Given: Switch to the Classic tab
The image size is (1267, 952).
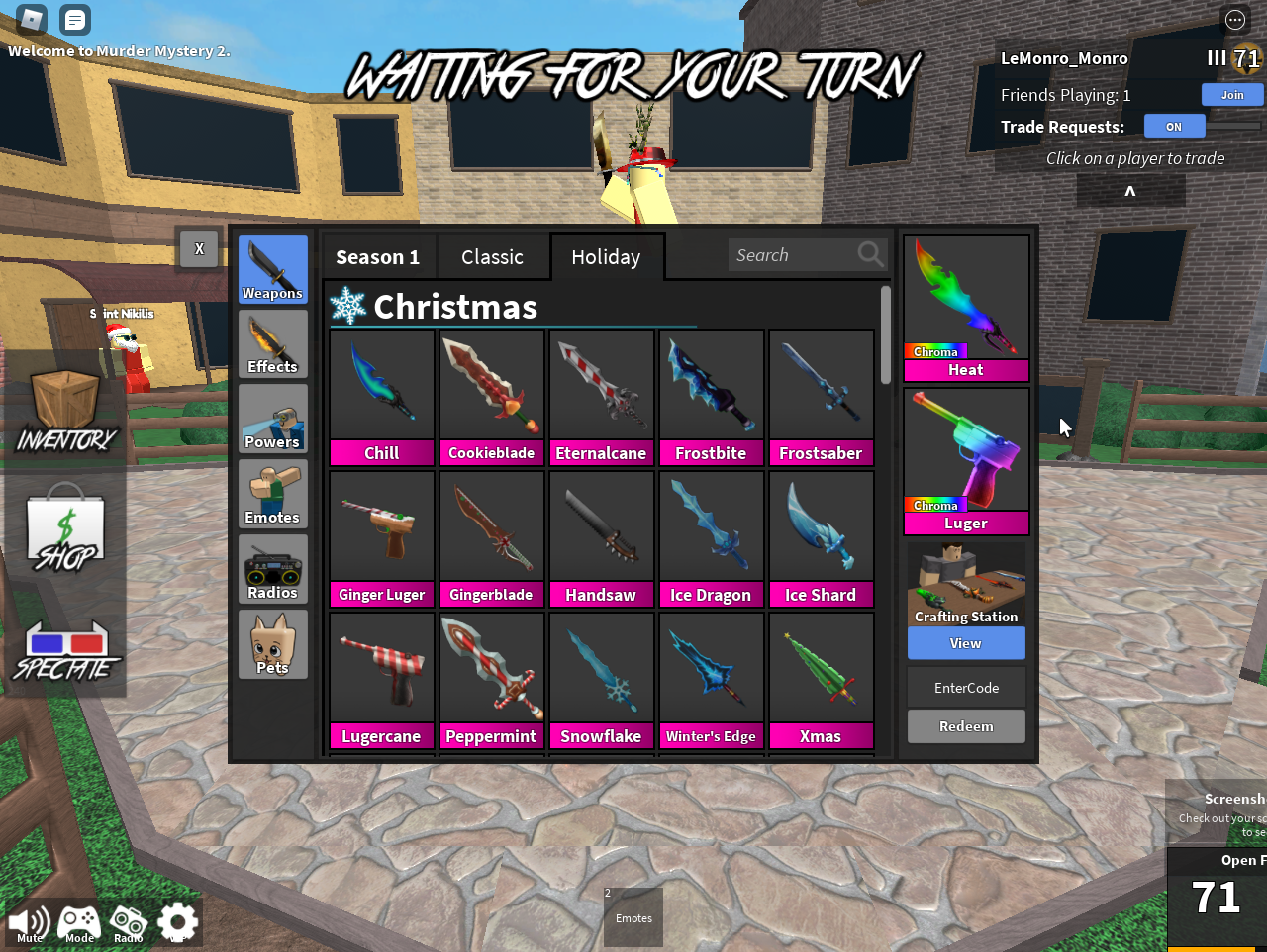Looking at the screenshot, I should 493,256.
